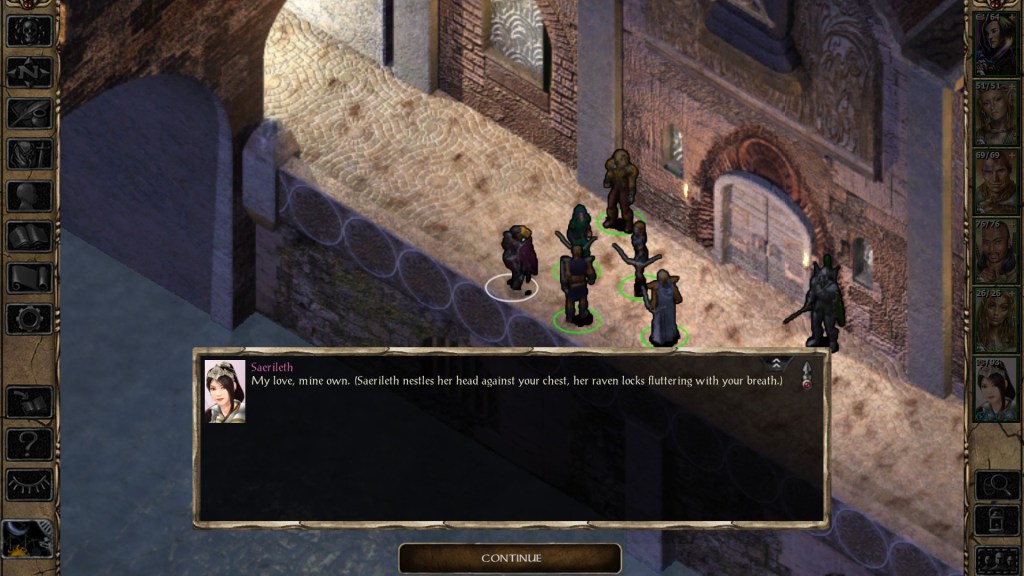Open the inventory screen from the sidebar
This screenshot has height=576, width=1024.
click(x=29, y=154)
